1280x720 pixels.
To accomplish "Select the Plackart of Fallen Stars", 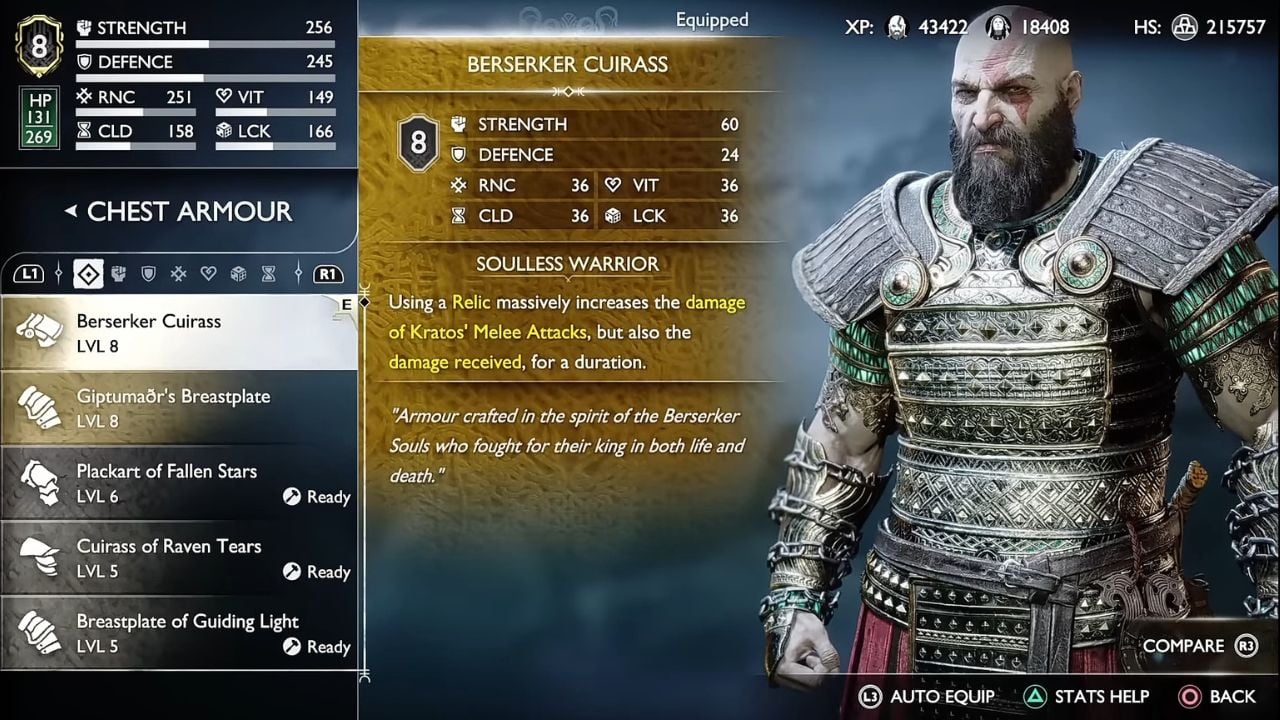I will point(178,483).
